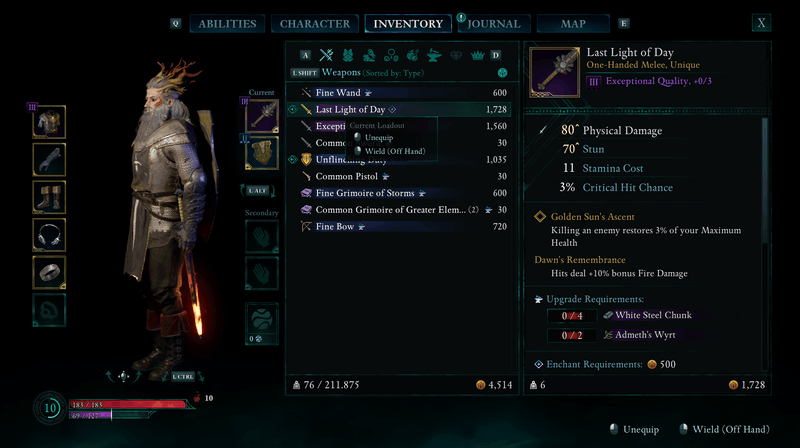Choose Unequip from the loadout popup
The height and width of the screenshot is (448, 800).
click(379, 138)
